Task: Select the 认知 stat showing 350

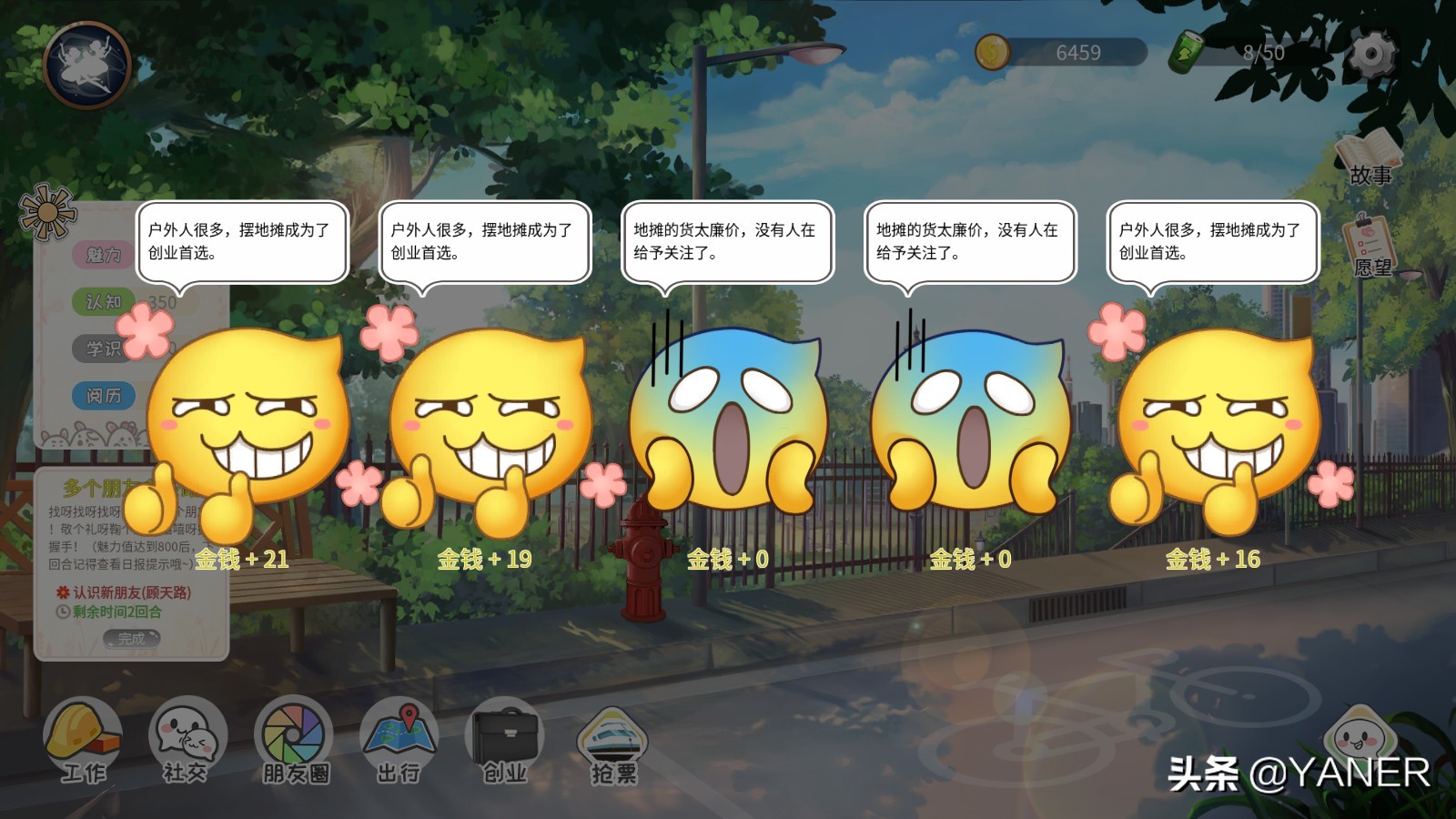Action: pyautogui.click(x=103, y=303)
